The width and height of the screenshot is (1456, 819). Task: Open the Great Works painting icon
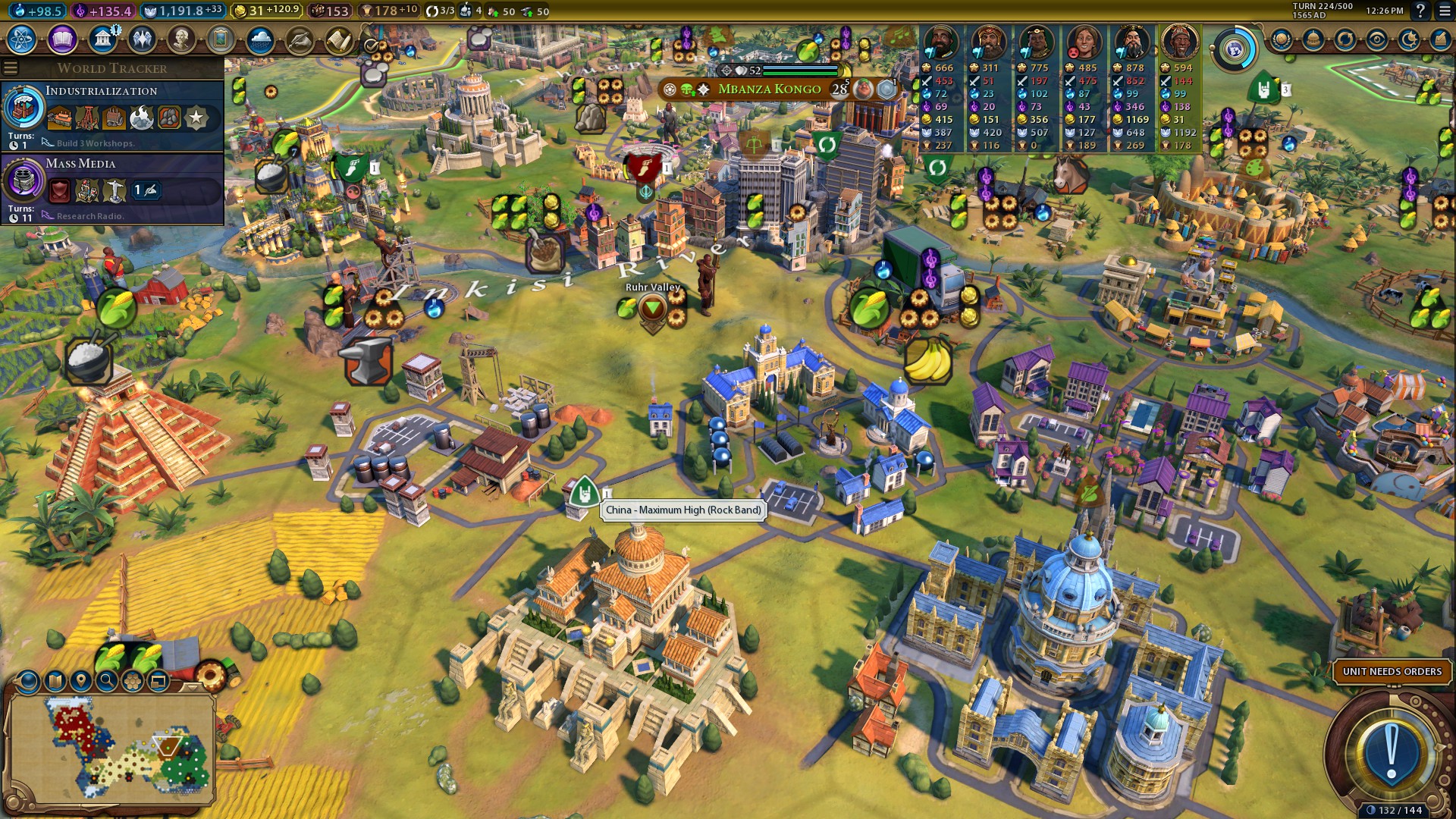point(221,39)
